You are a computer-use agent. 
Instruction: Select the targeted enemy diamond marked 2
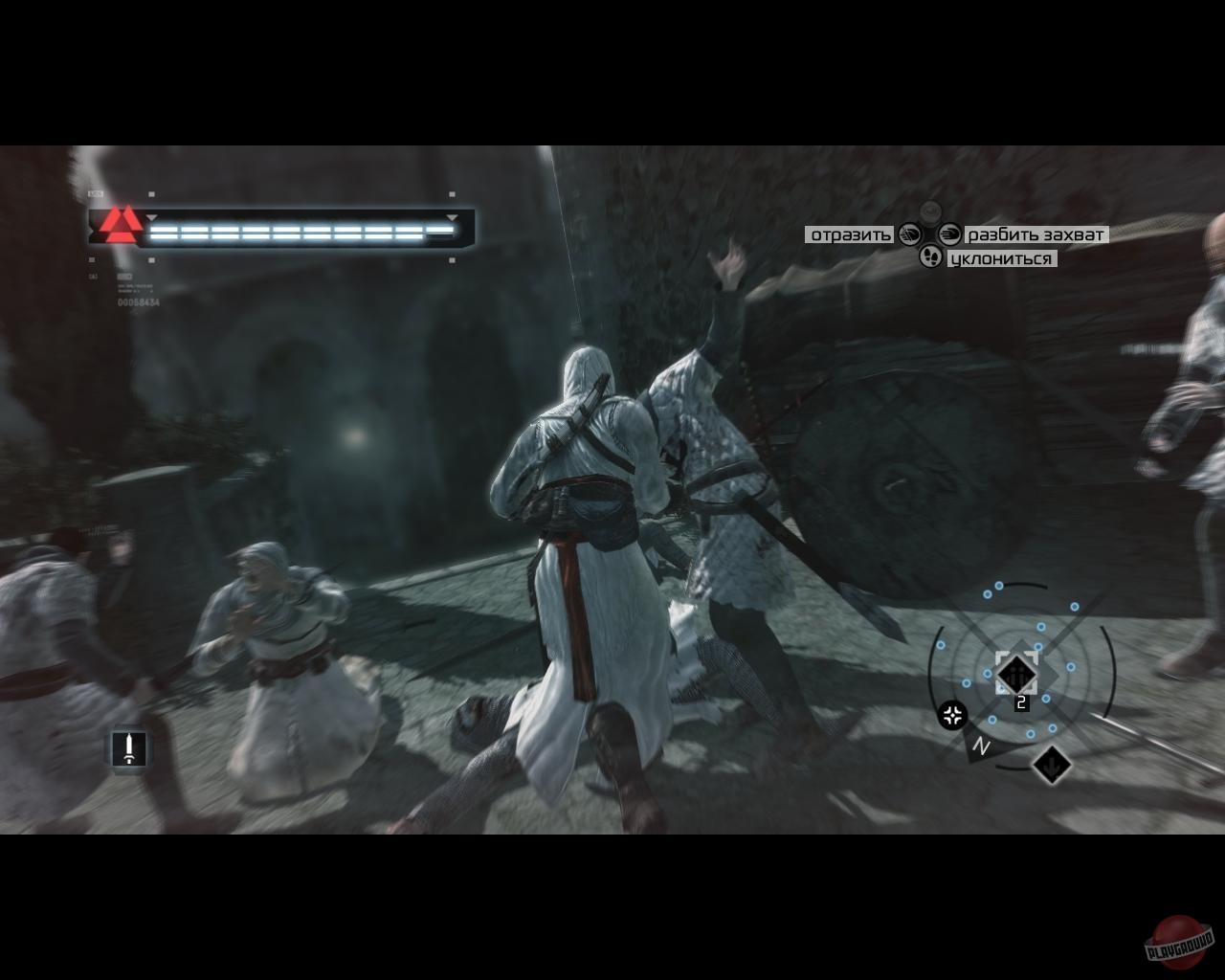1017,675
